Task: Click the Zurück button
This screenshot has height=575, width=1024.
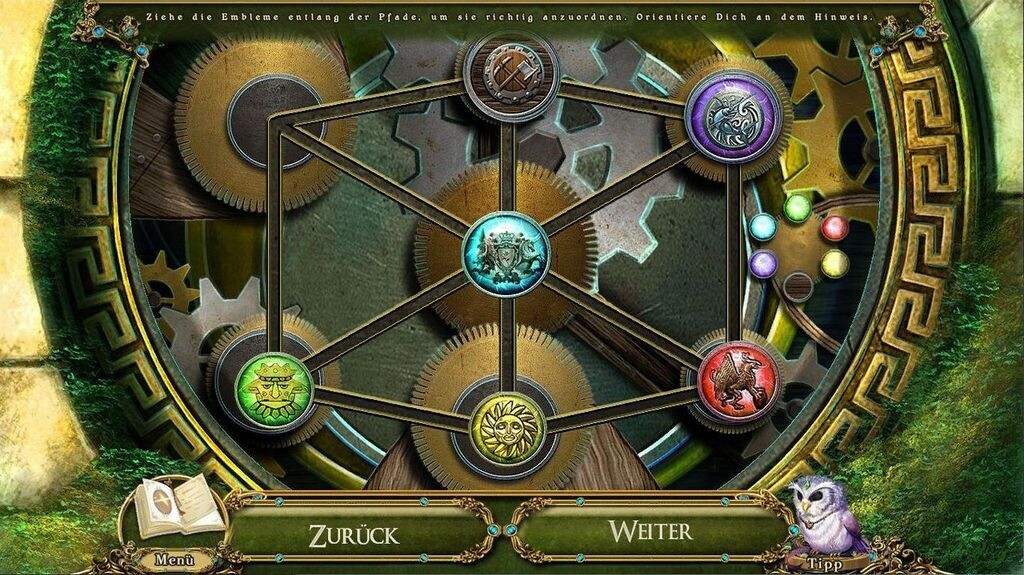Action: [x=353, y=532]
